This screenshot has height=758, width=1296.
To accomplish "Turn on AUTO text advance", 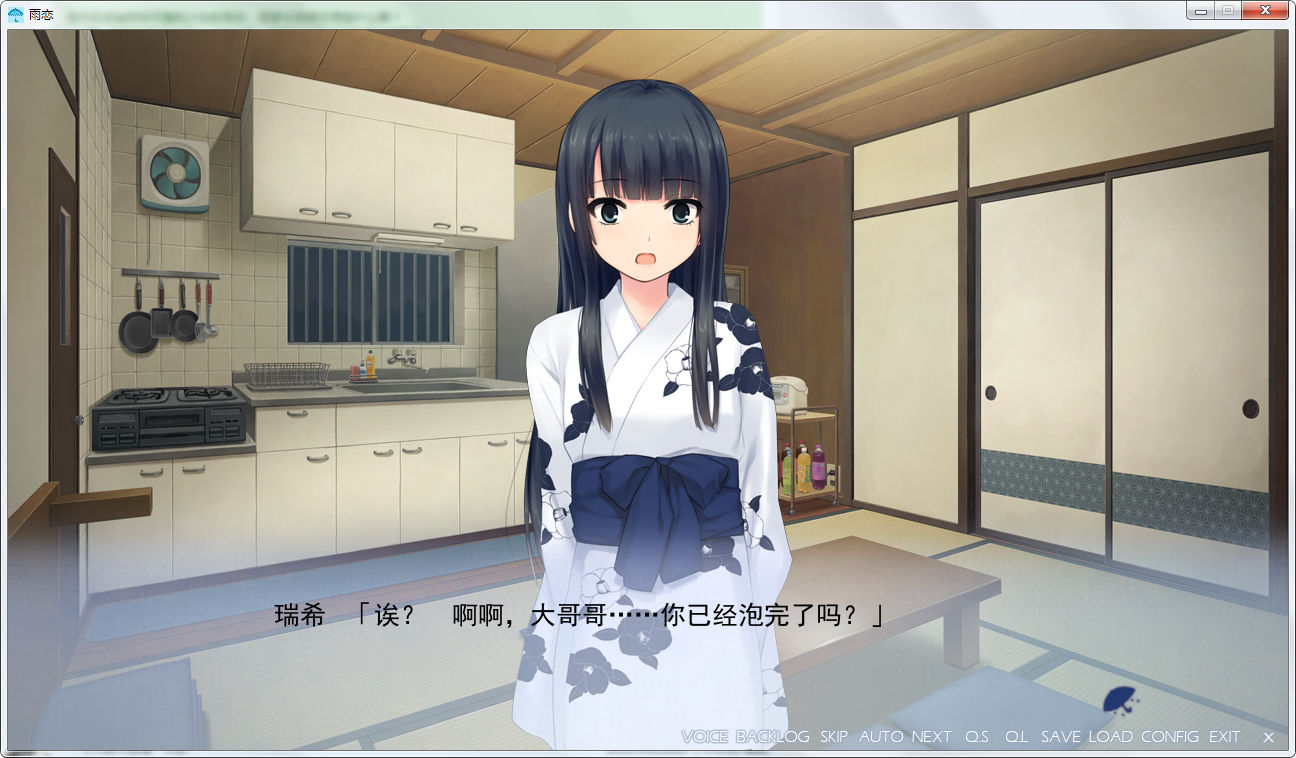I will 880,737.
